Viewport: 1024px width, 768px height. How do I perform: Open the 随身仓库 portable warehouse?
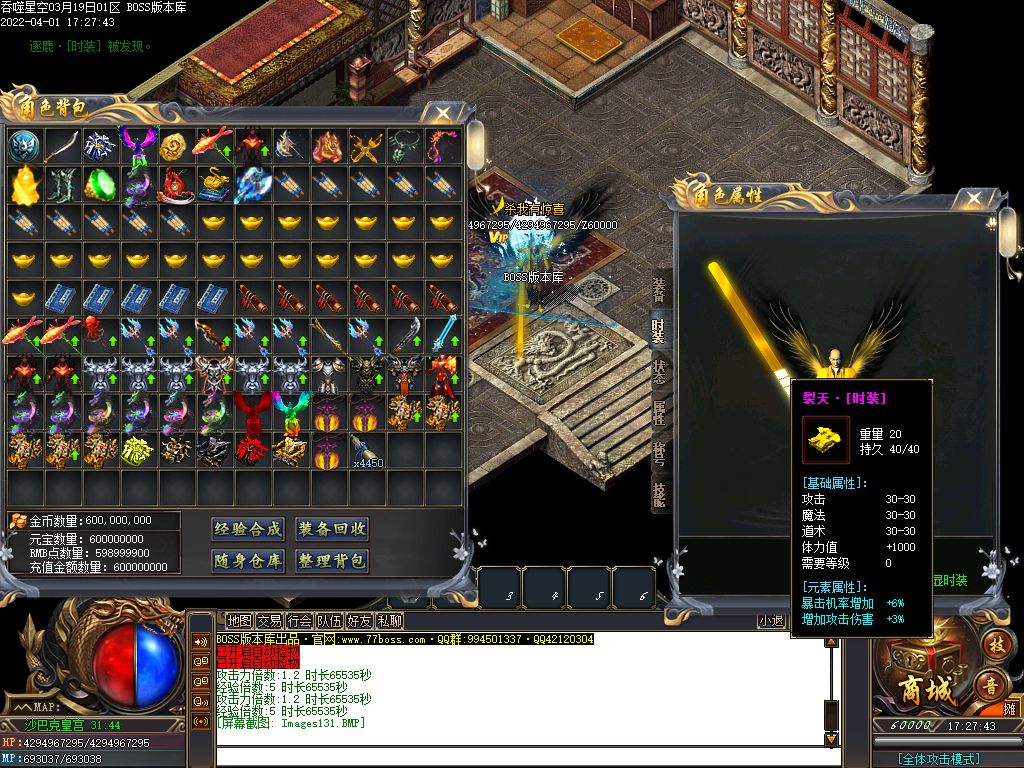coord(248,561)
